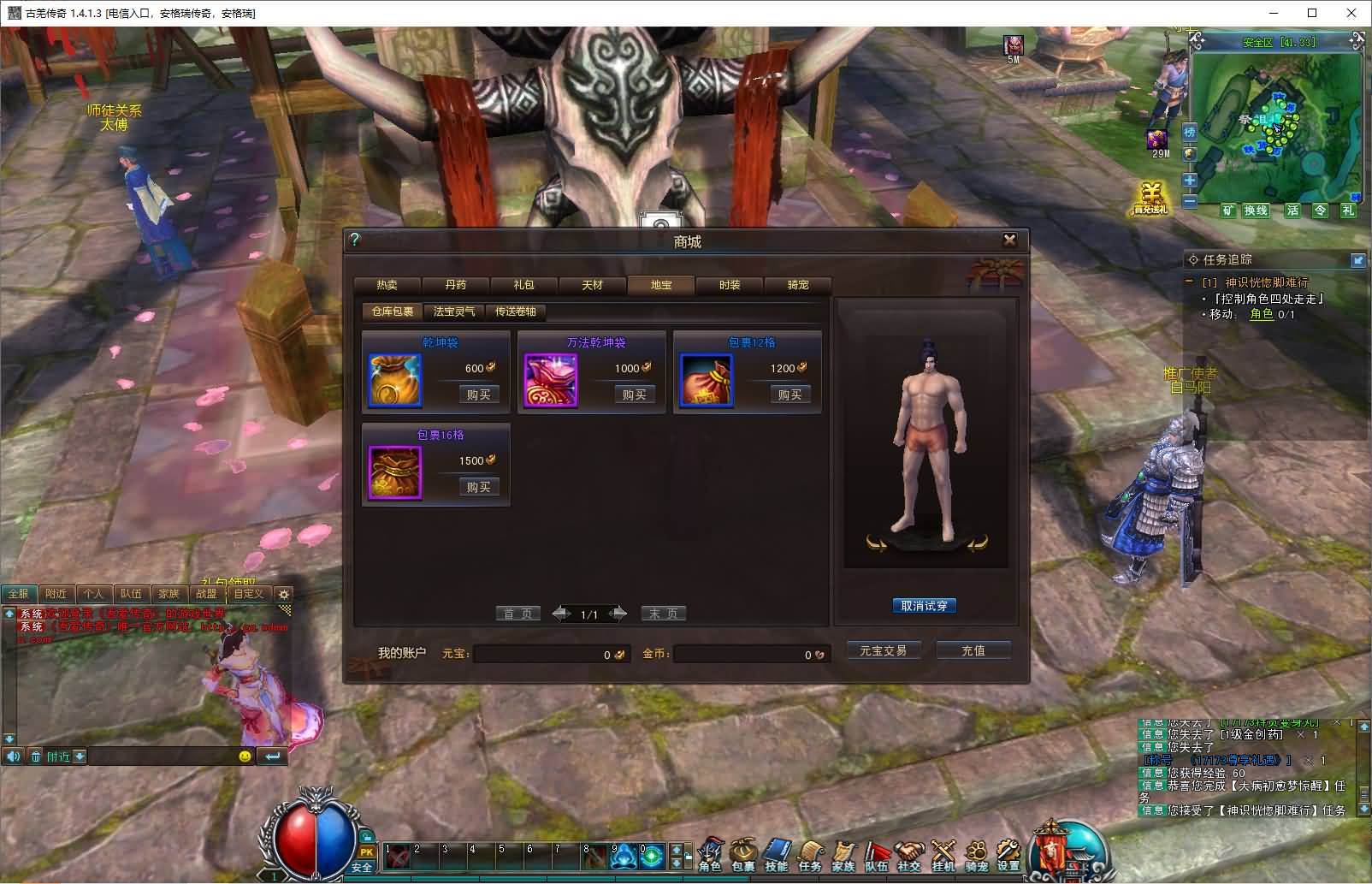Choose the 法宝灵气 sub-tab

[454, 311]
